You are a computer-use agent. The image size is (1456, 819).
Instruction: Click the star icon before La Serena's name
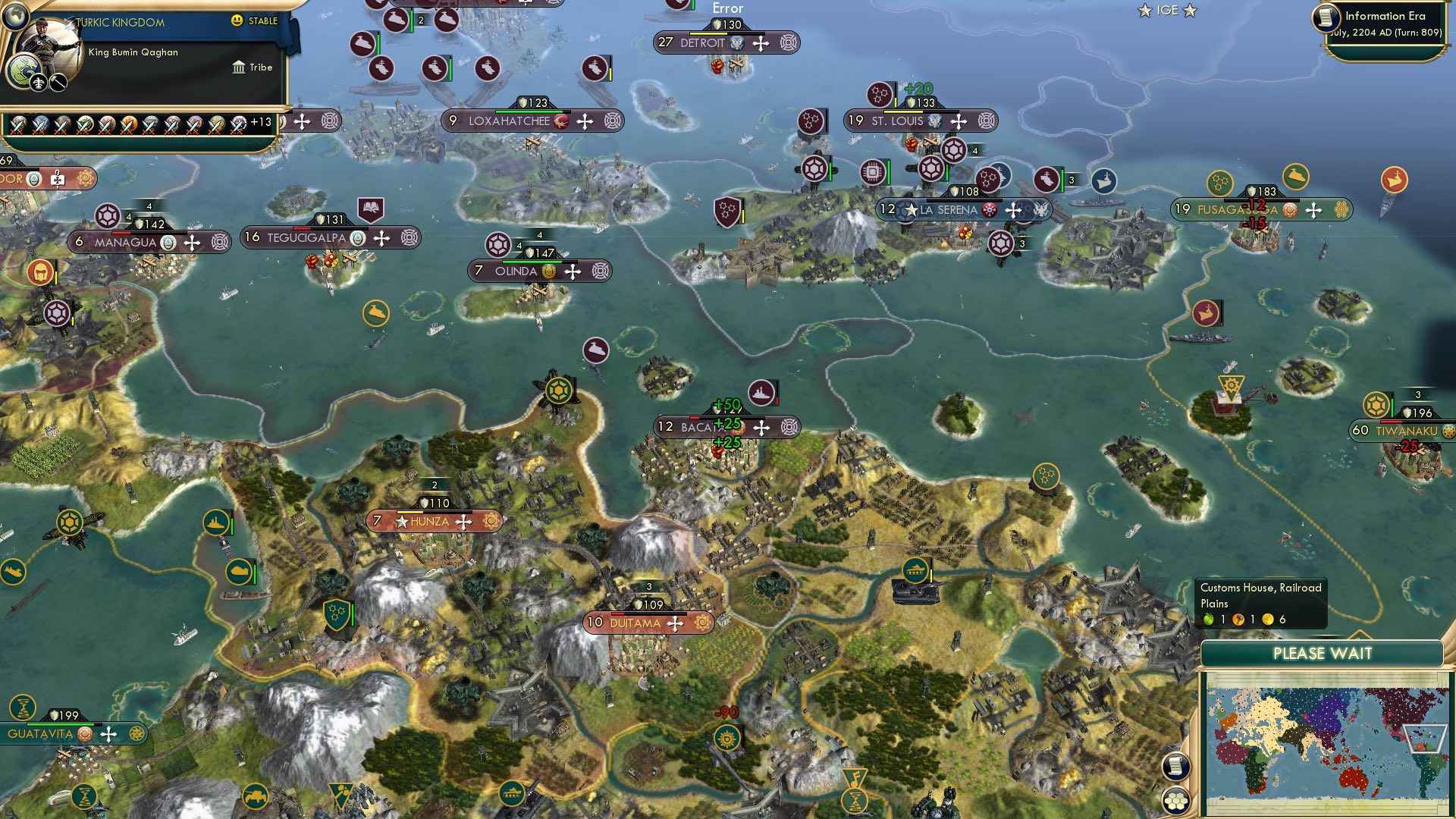click(912, 210)
